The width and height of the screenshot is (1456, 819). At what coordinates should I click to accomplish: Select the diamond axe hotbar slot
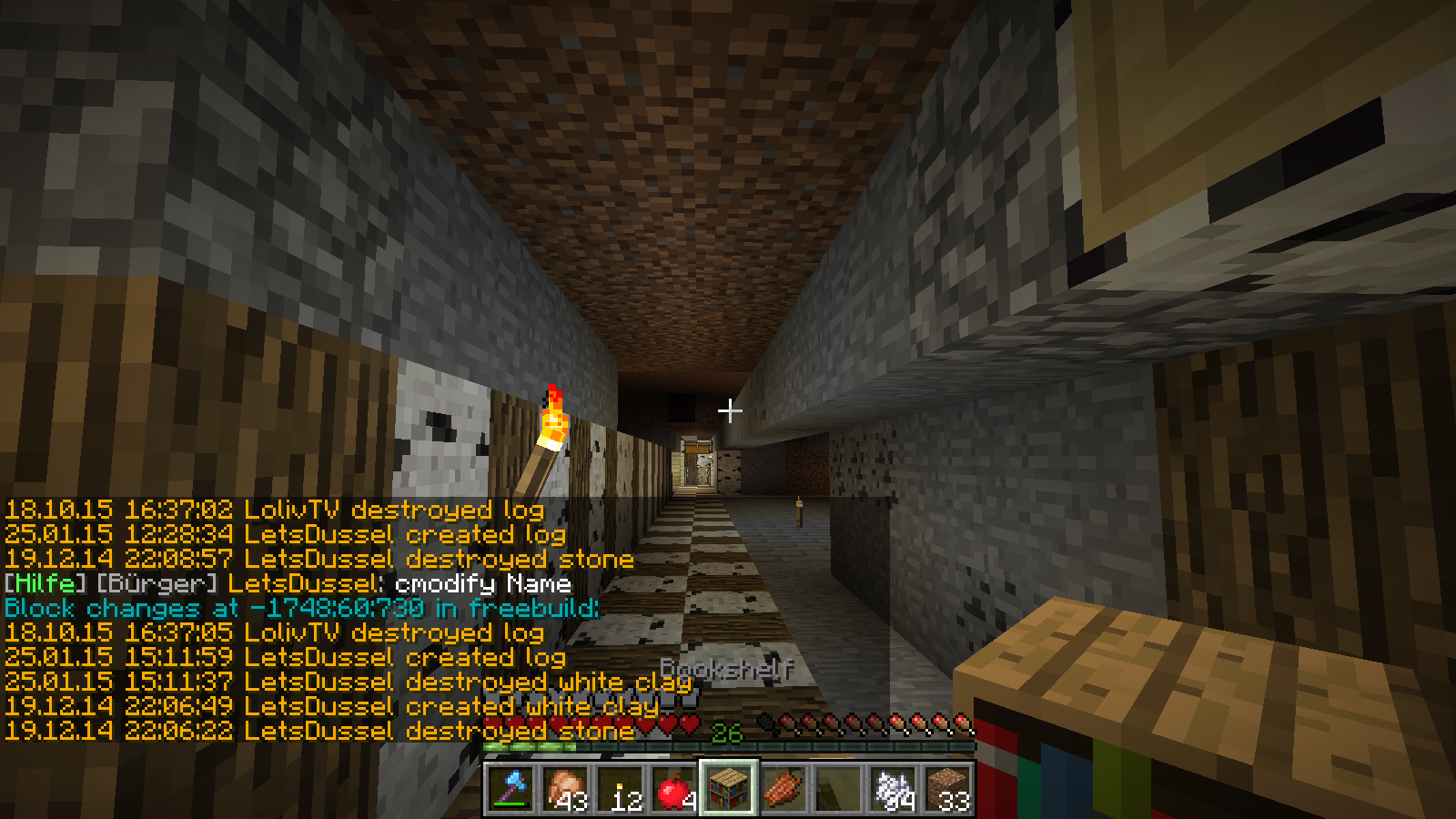[x=511, y=788]
